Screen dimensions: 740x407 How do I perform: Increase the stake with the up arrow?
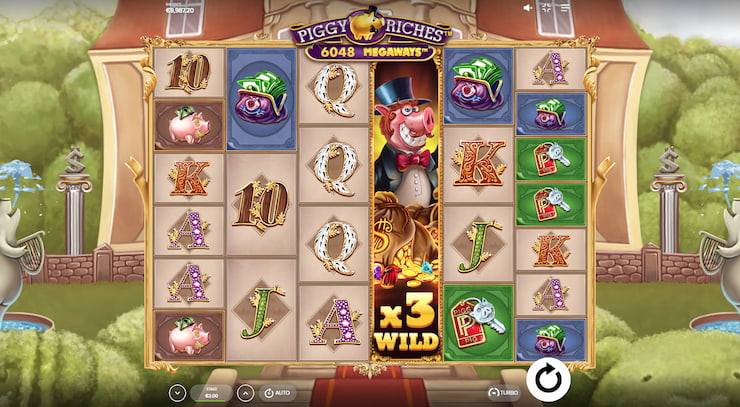point(243,393)
